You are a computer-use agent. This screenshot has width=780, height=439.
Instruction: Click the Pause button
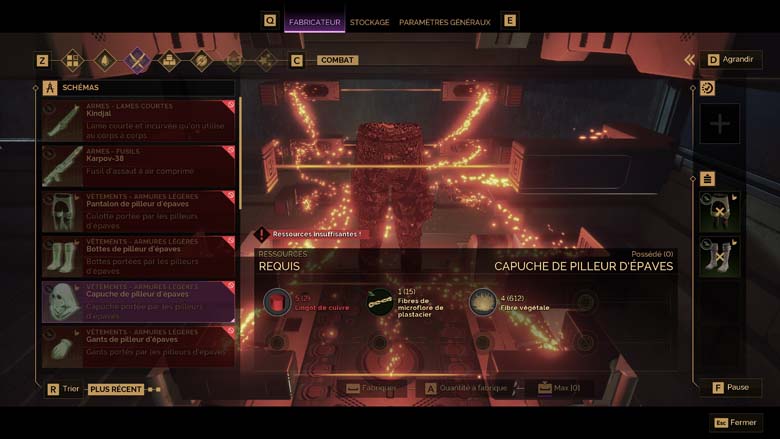click(730, 387)
